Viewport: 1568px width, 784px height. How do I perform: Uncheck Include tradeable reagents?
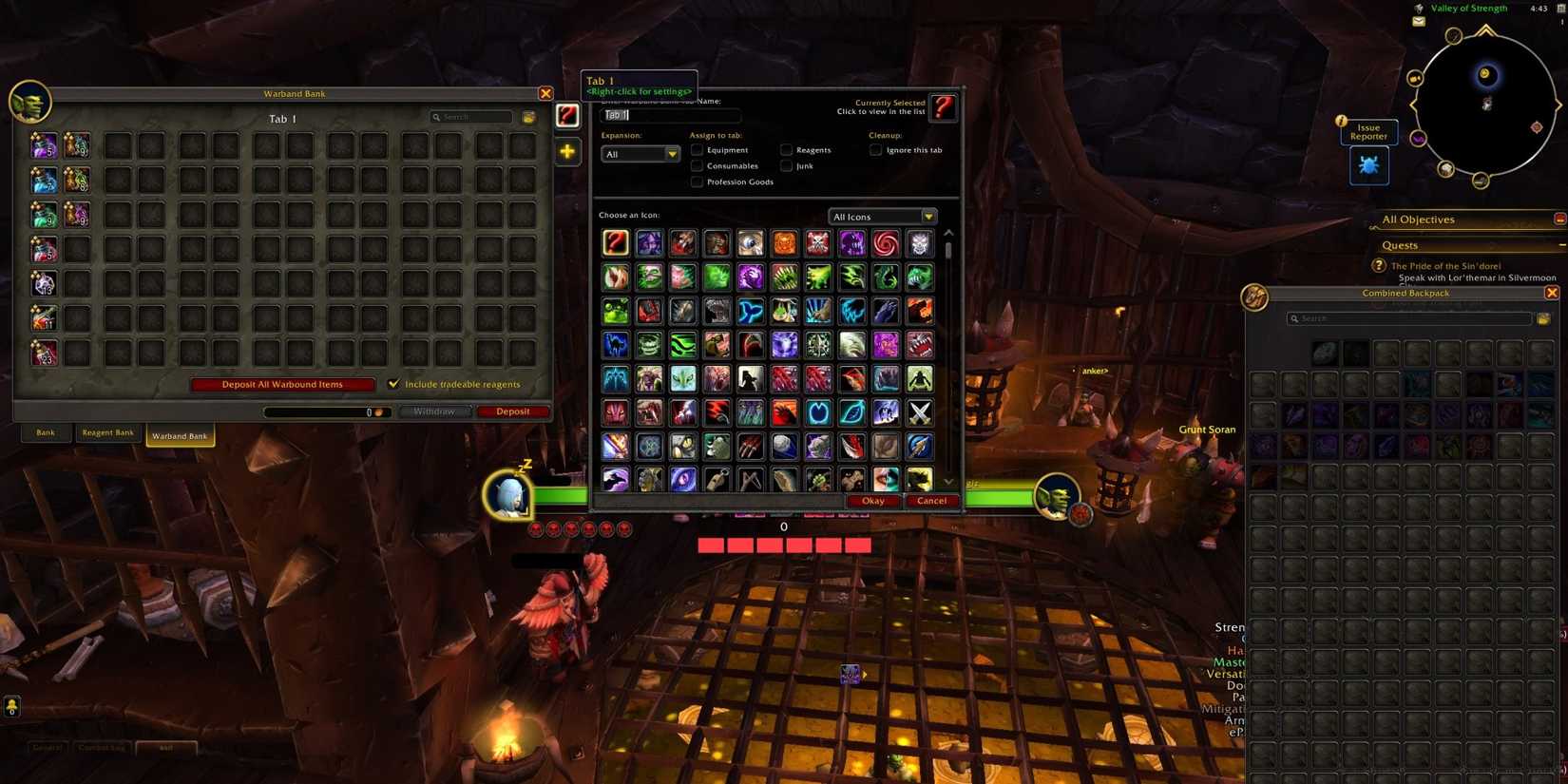pos(393,384)
